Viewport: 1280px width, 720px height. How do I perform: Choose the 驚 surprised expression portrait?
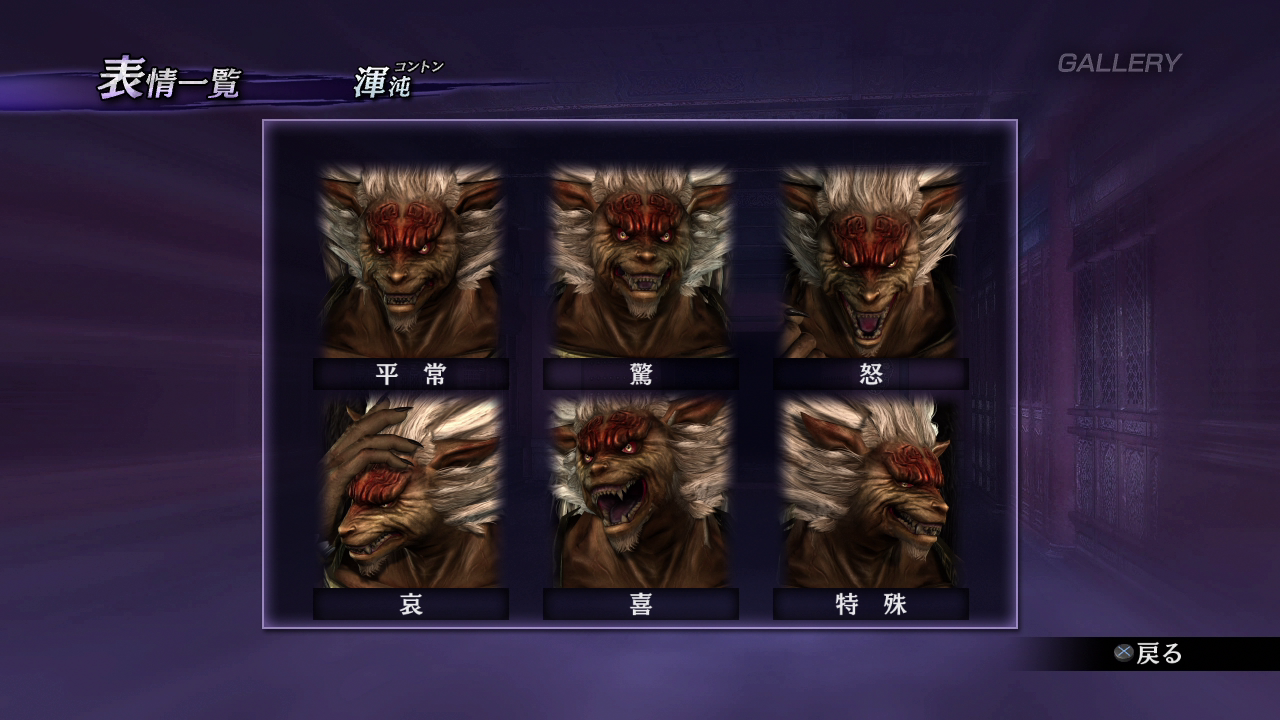(x=641, y=262)
